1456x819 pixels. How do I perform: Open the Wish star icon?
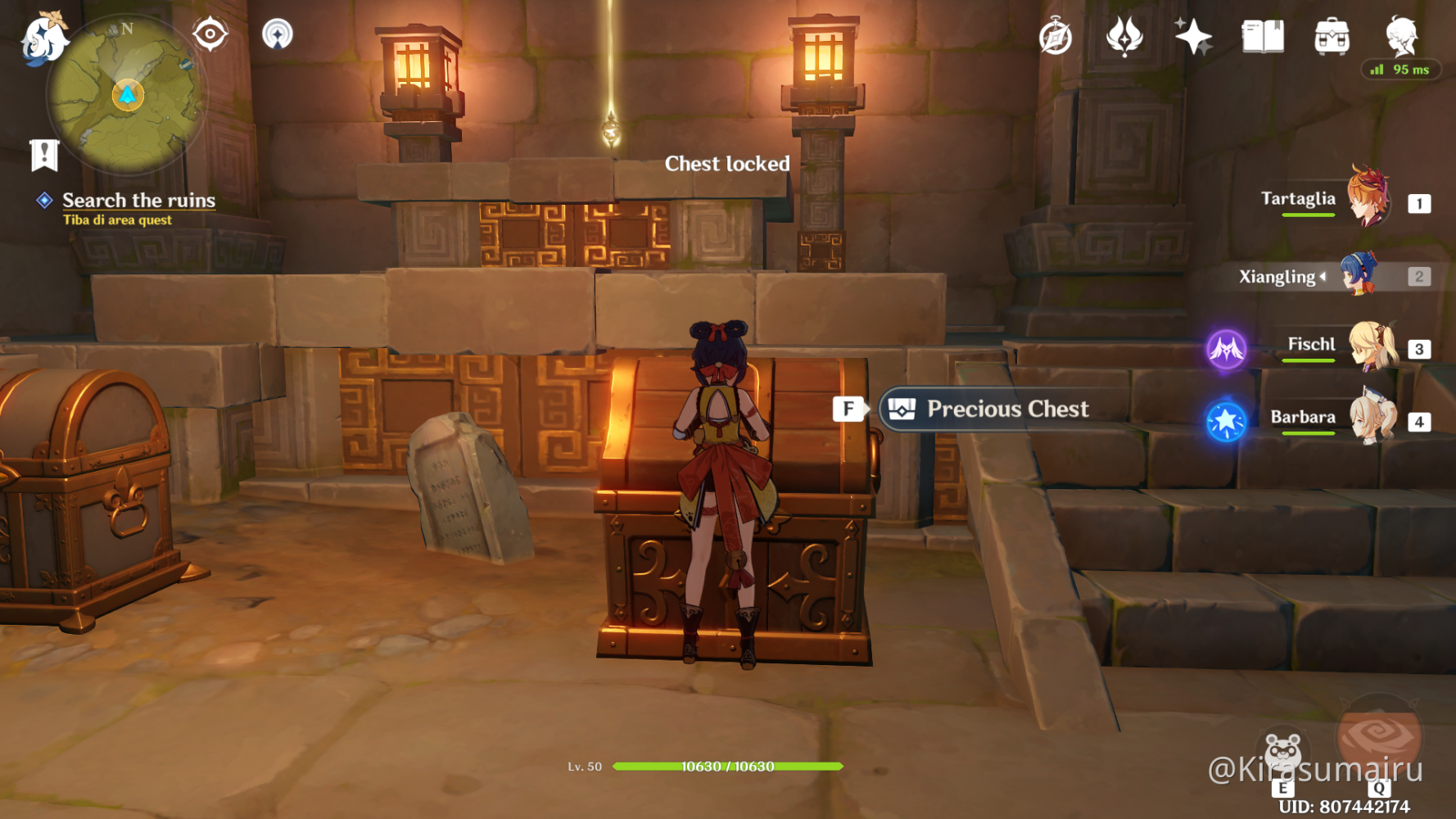point(1192,37)
